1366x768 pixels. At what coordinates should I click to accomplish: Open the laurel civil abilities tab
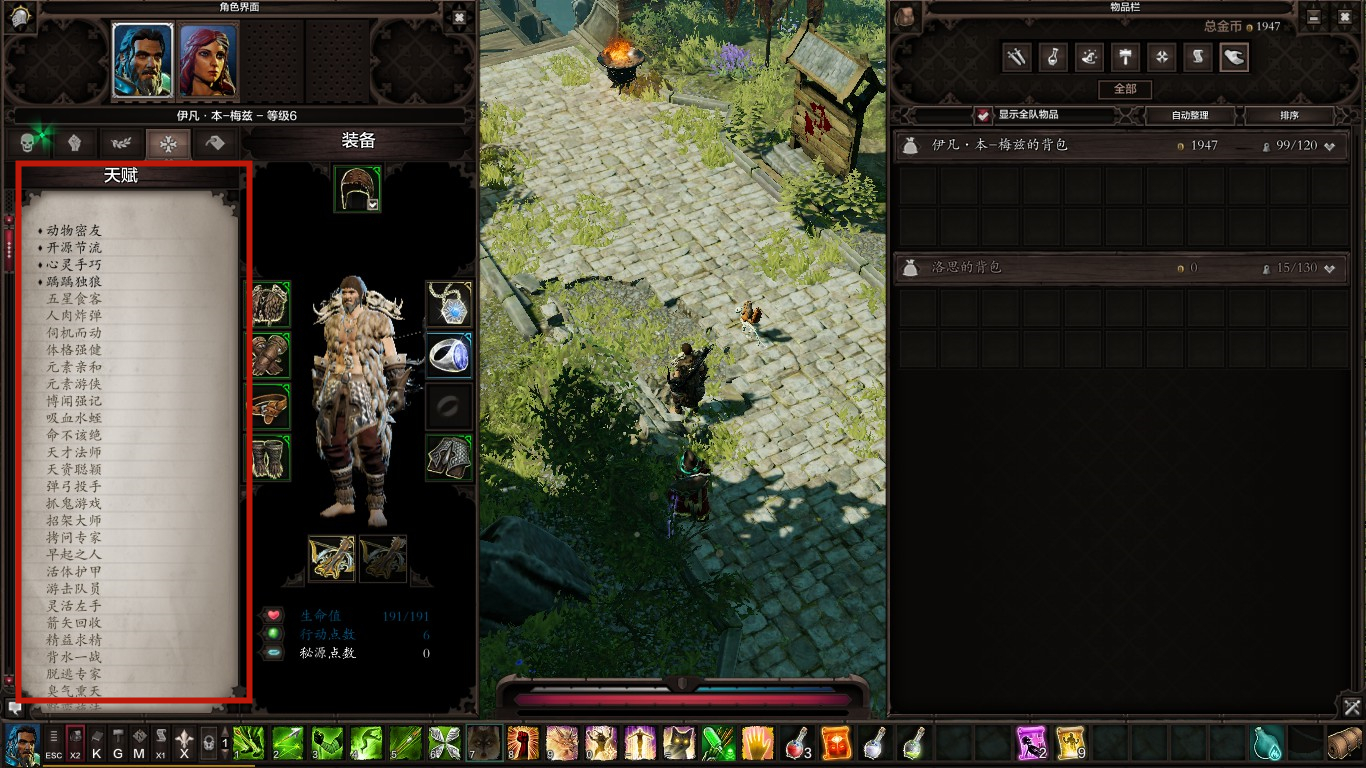click(121, 143)
